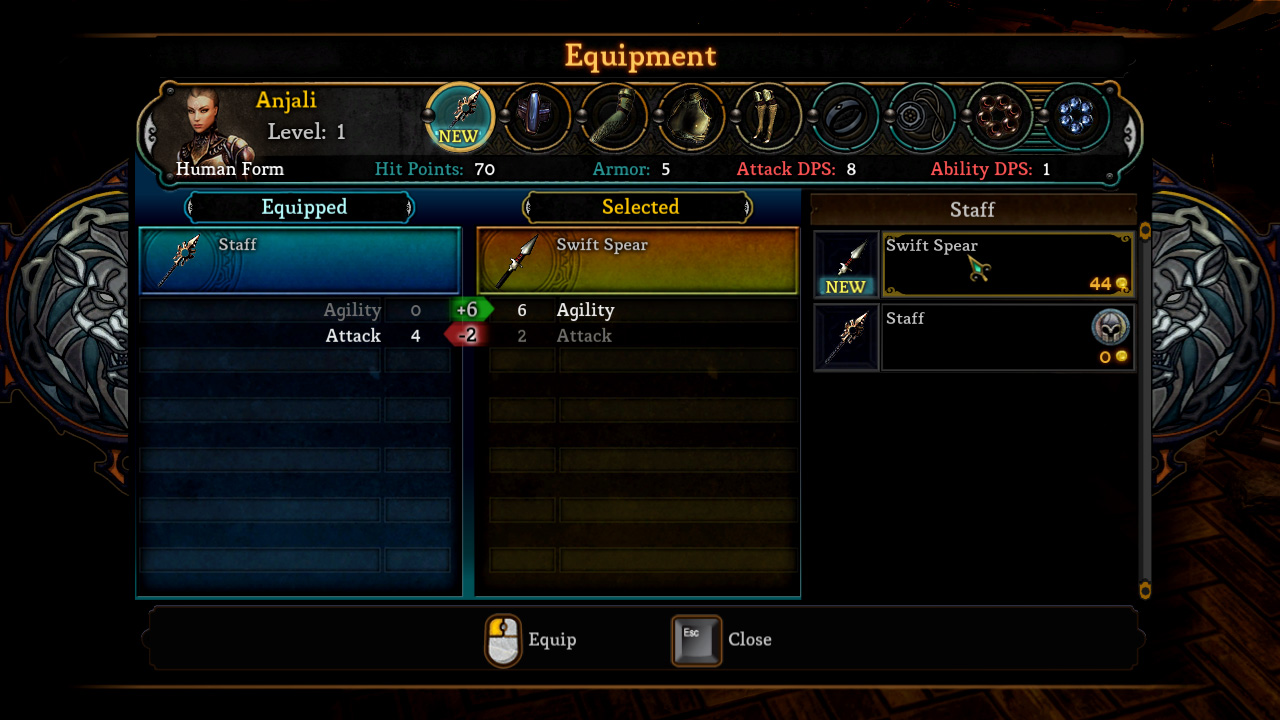This screenshot has height=720, width=1280.
Task: Open the Staff category header
Action: coord(972,210)
